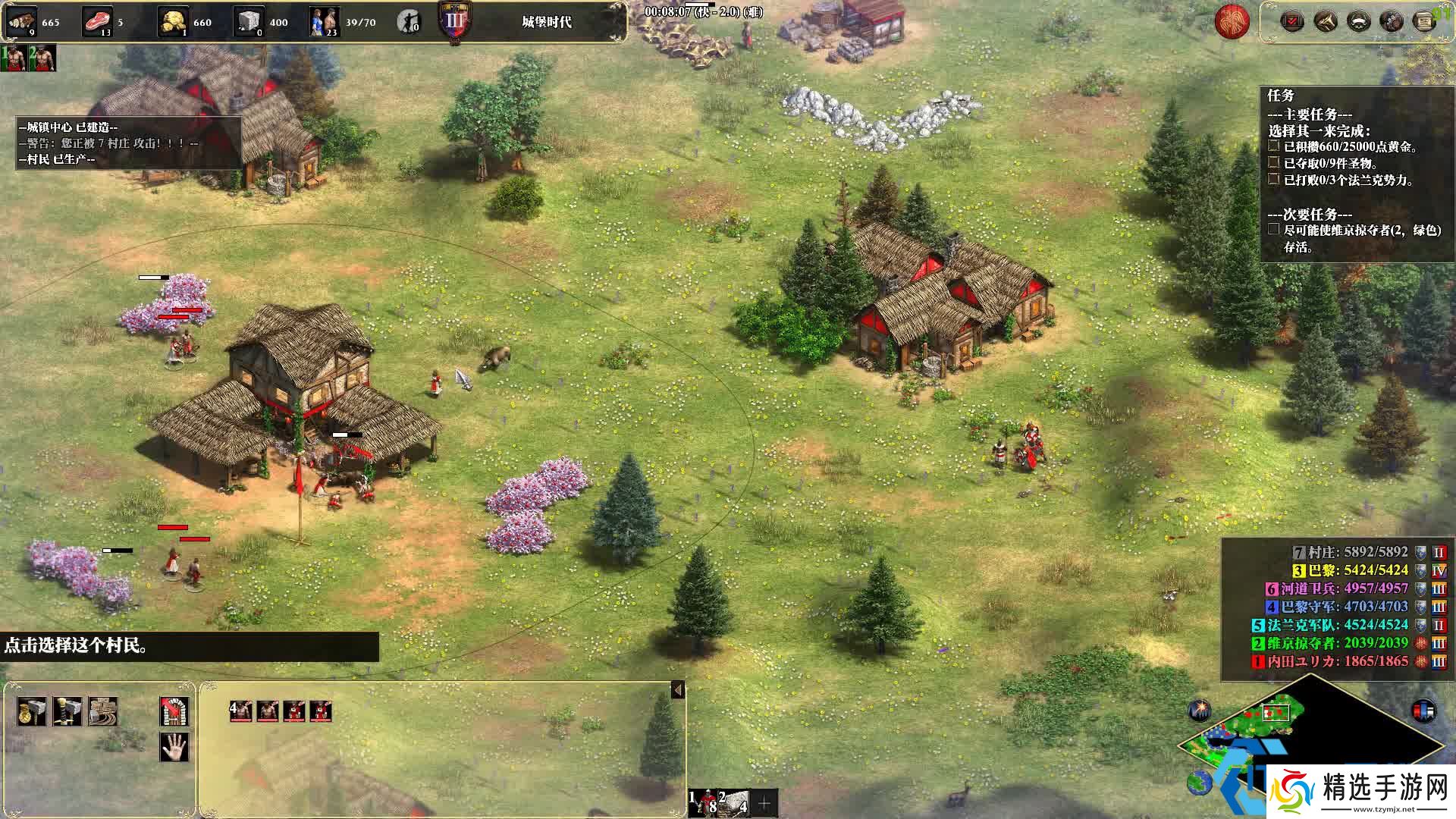The image size is (1456, 819).
Task: Select the idle villager button
Action: [409, 22]
